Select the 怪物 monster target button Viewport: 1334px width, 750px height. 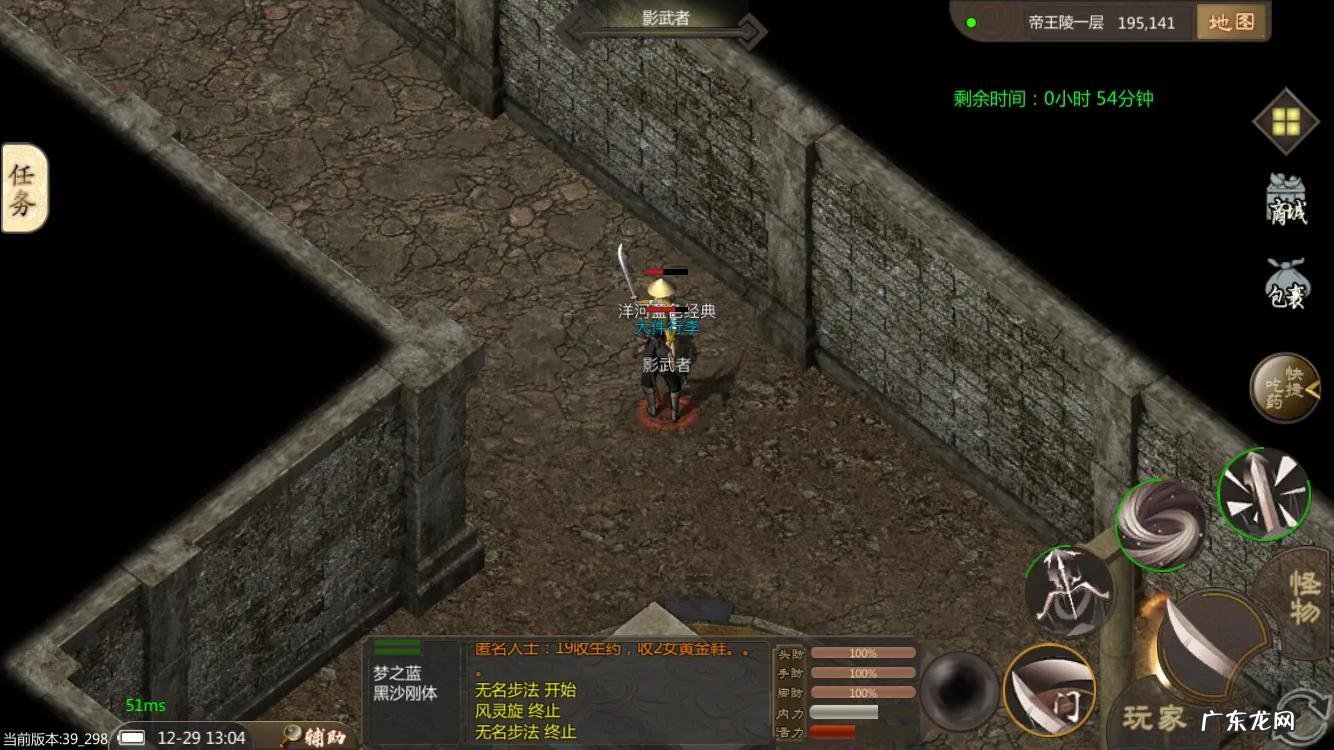pos(1302,597)
